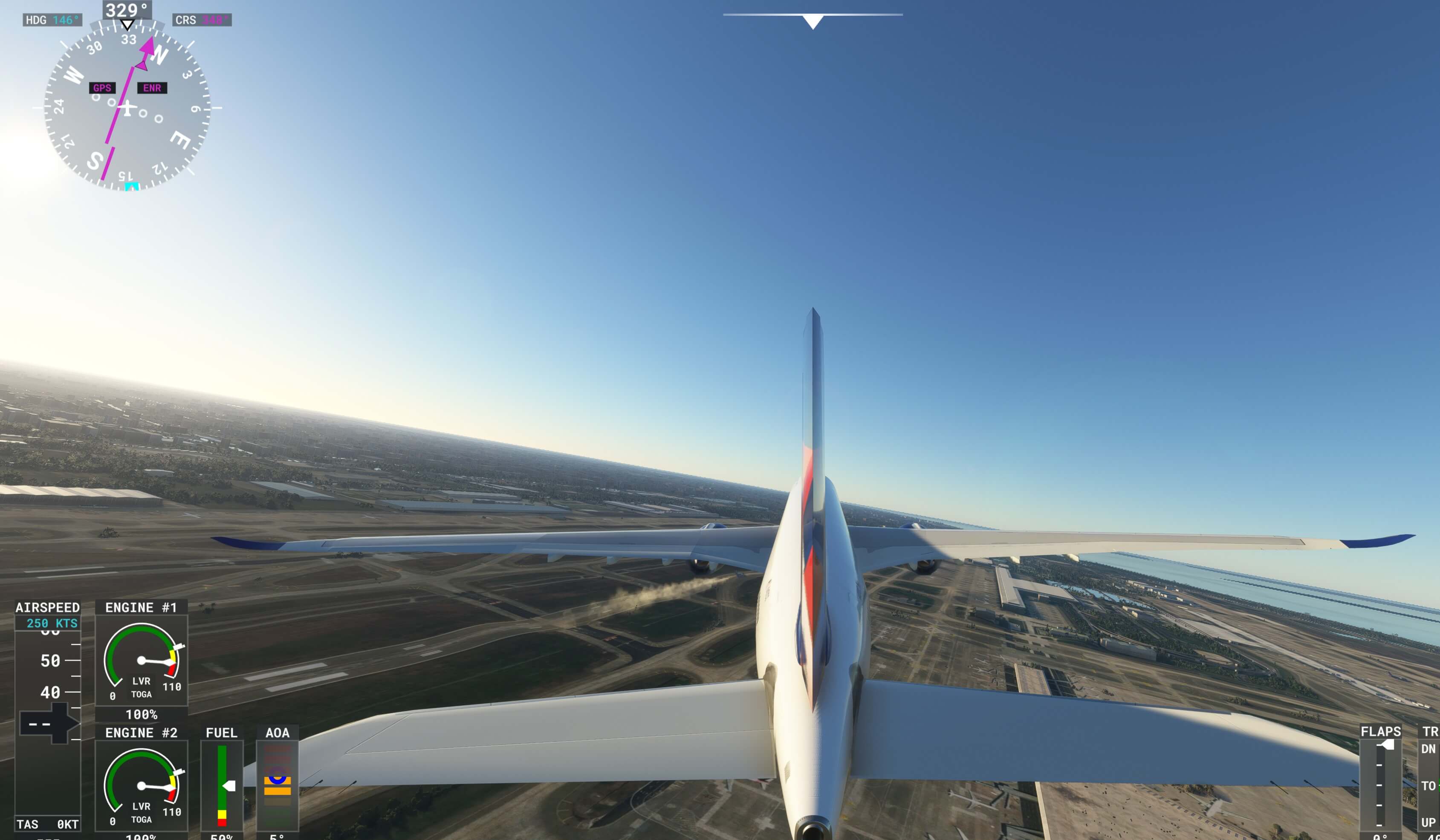Click the white heading pointer above the compass
This screenshot has height=840, width=1440.
tap(127, 25)
